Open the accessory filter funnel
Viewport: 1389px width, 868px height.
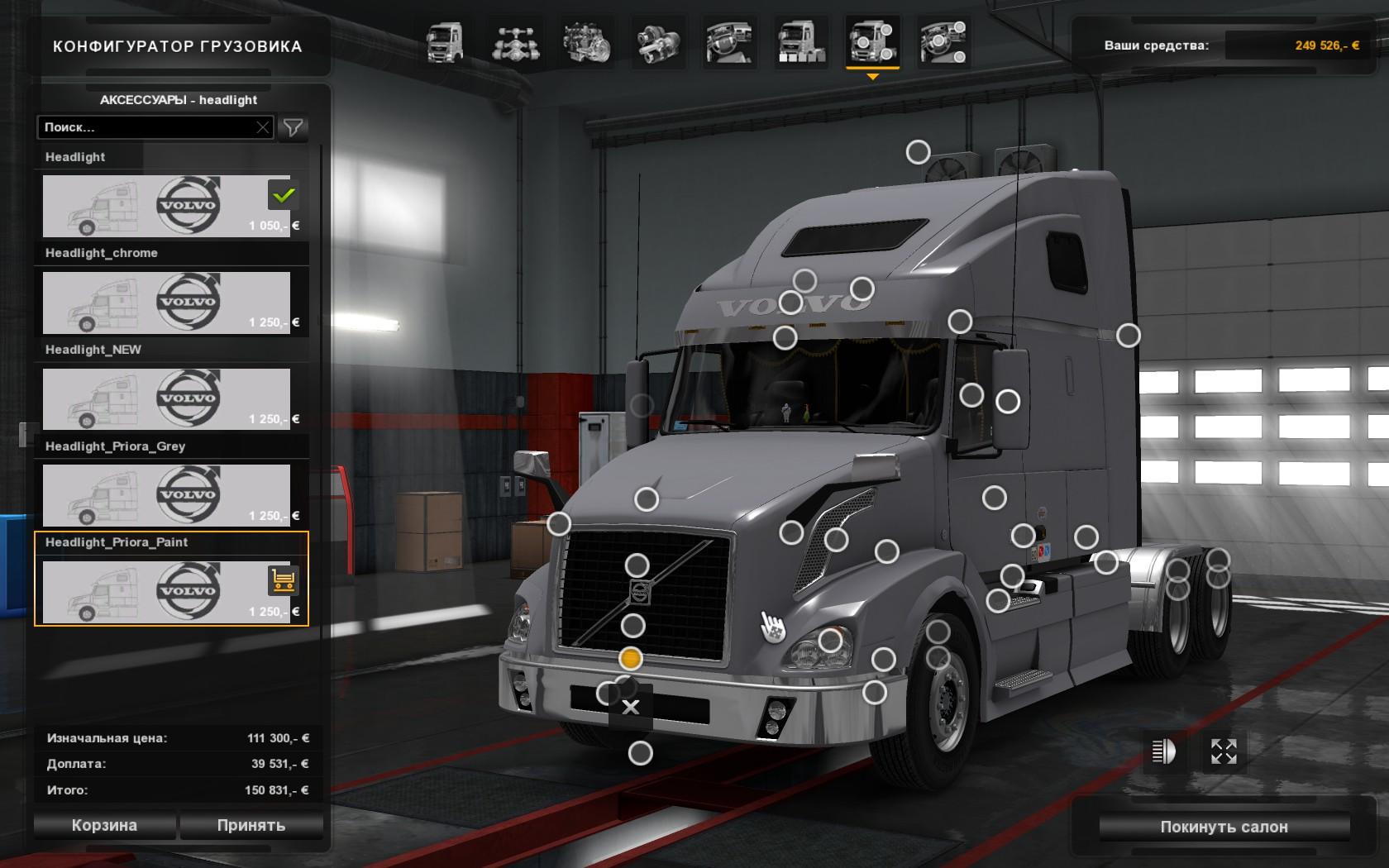293,127
